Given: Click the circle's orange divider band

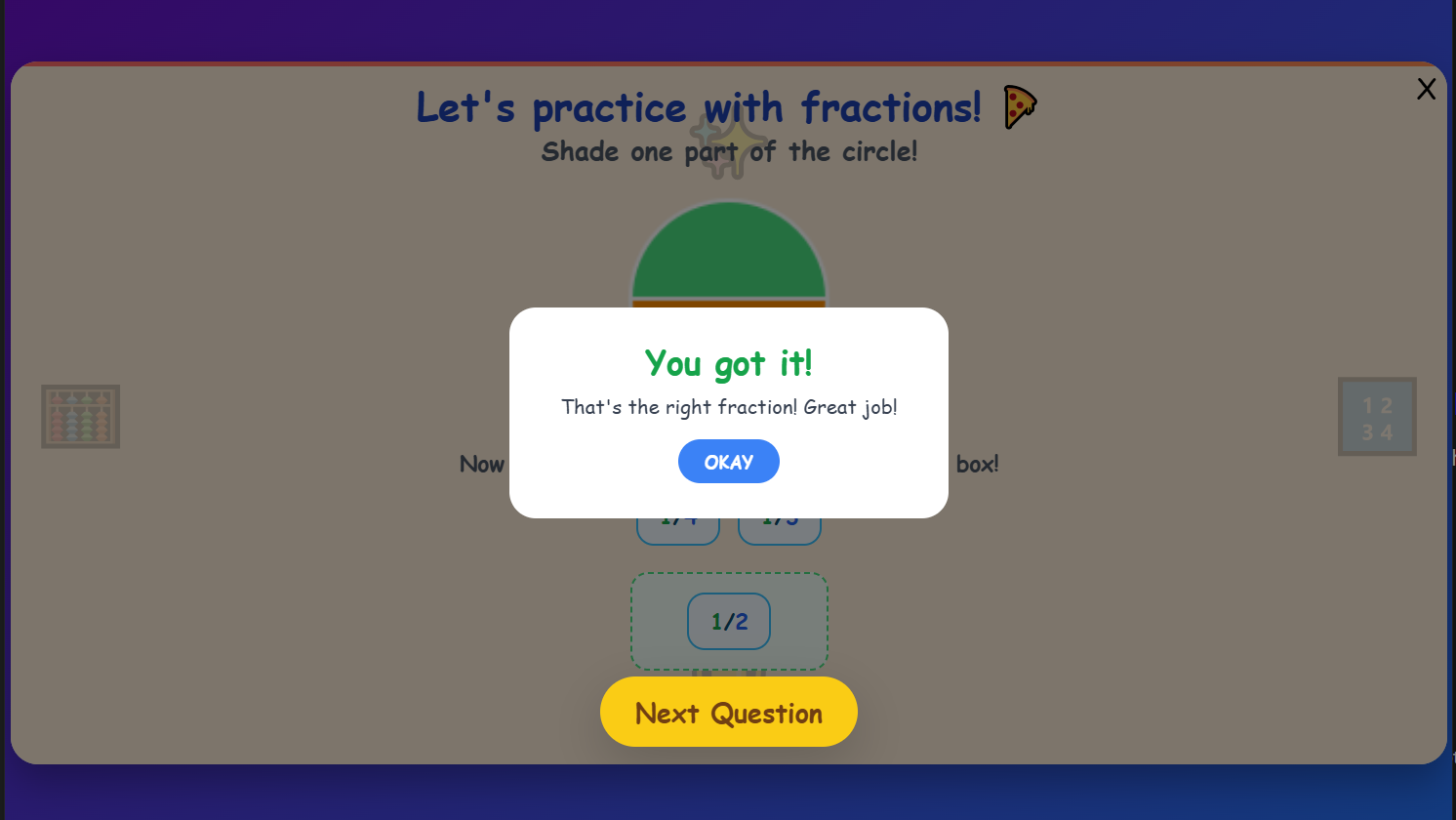Looking at the screenshot, I should [728, 304].
